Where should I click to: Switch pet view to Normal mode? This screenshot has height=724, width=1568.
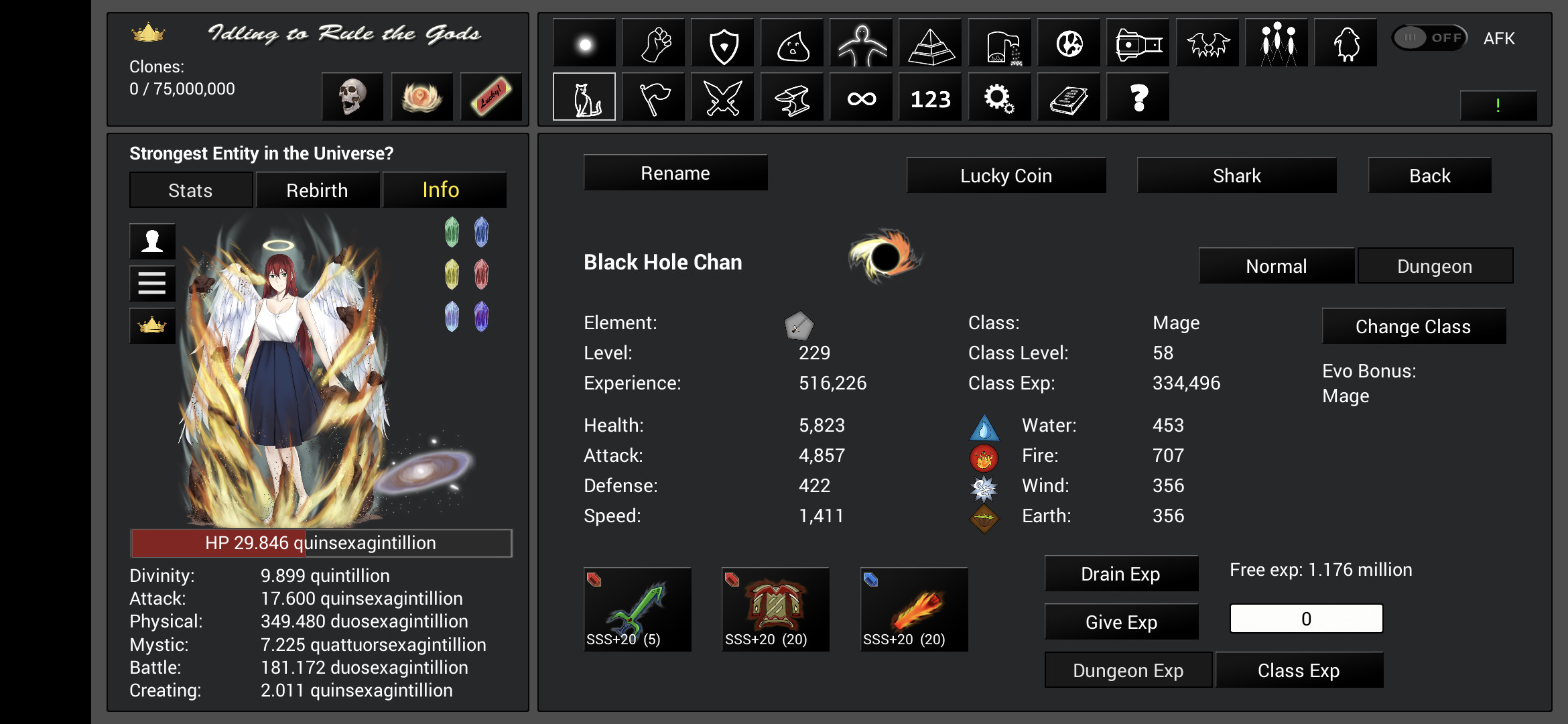point(1276,265)
